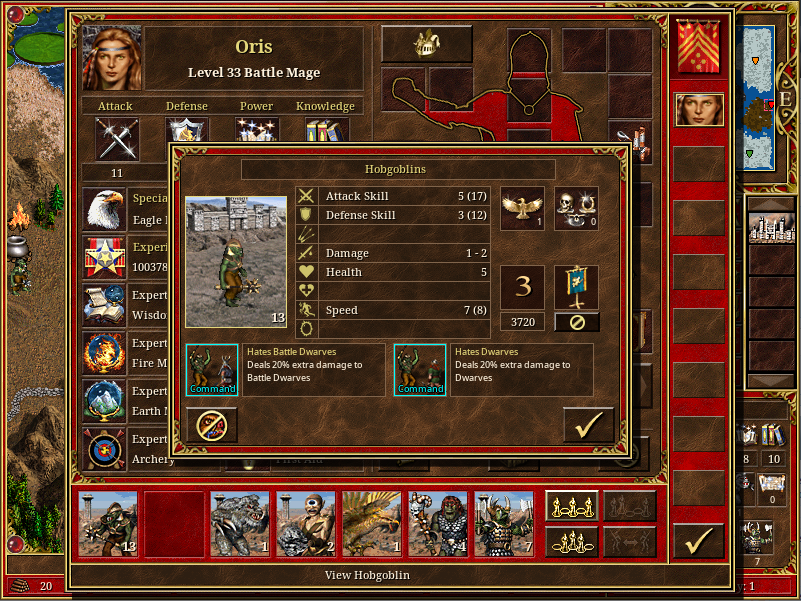Click the red and gold player flag banner
This screenshot has height=601, width=801.
tap(699, 47)
